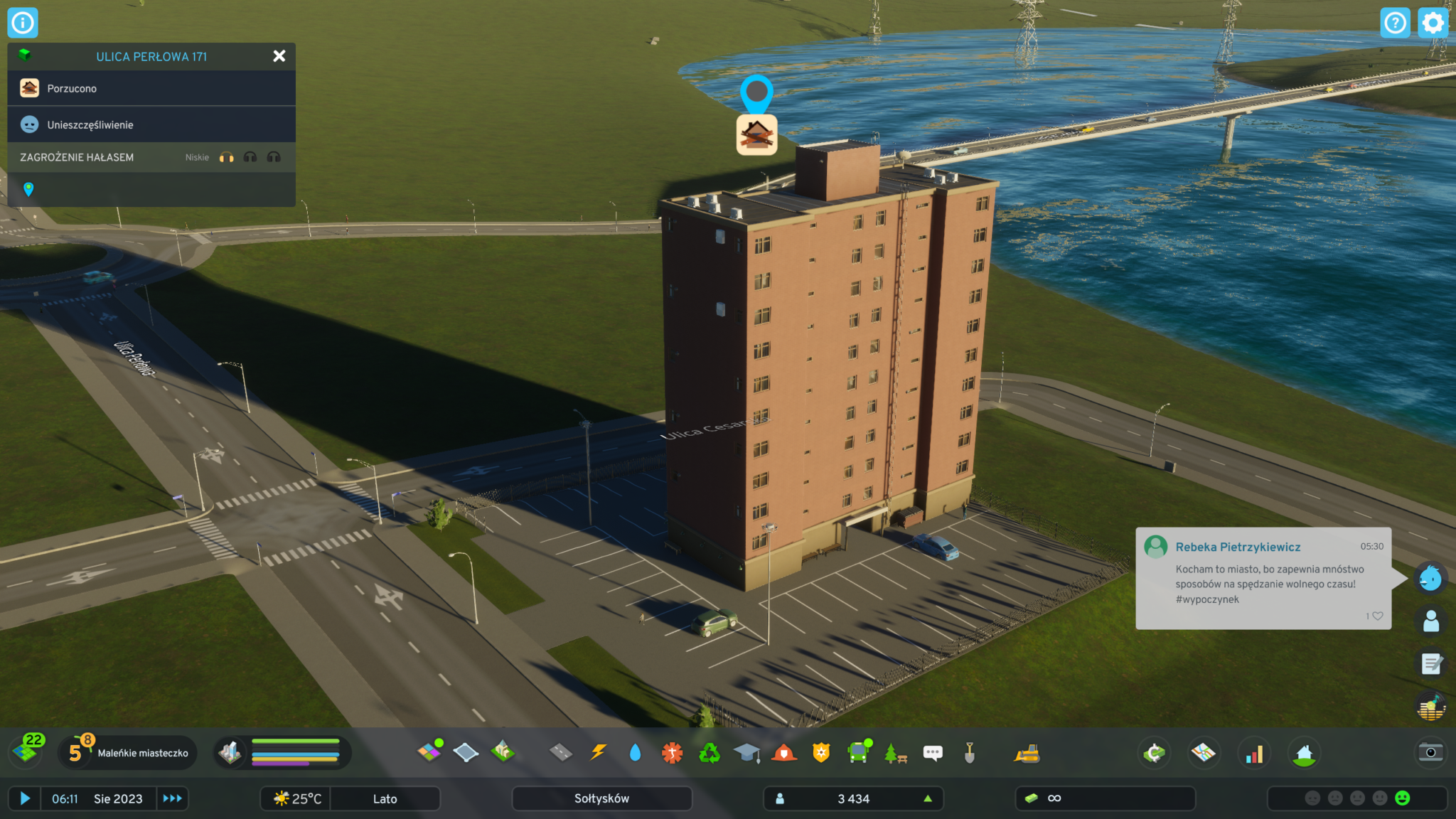Choose the garbage recycling menu
This screenshot has width=1456, height=819.
(x=709, y=752)
